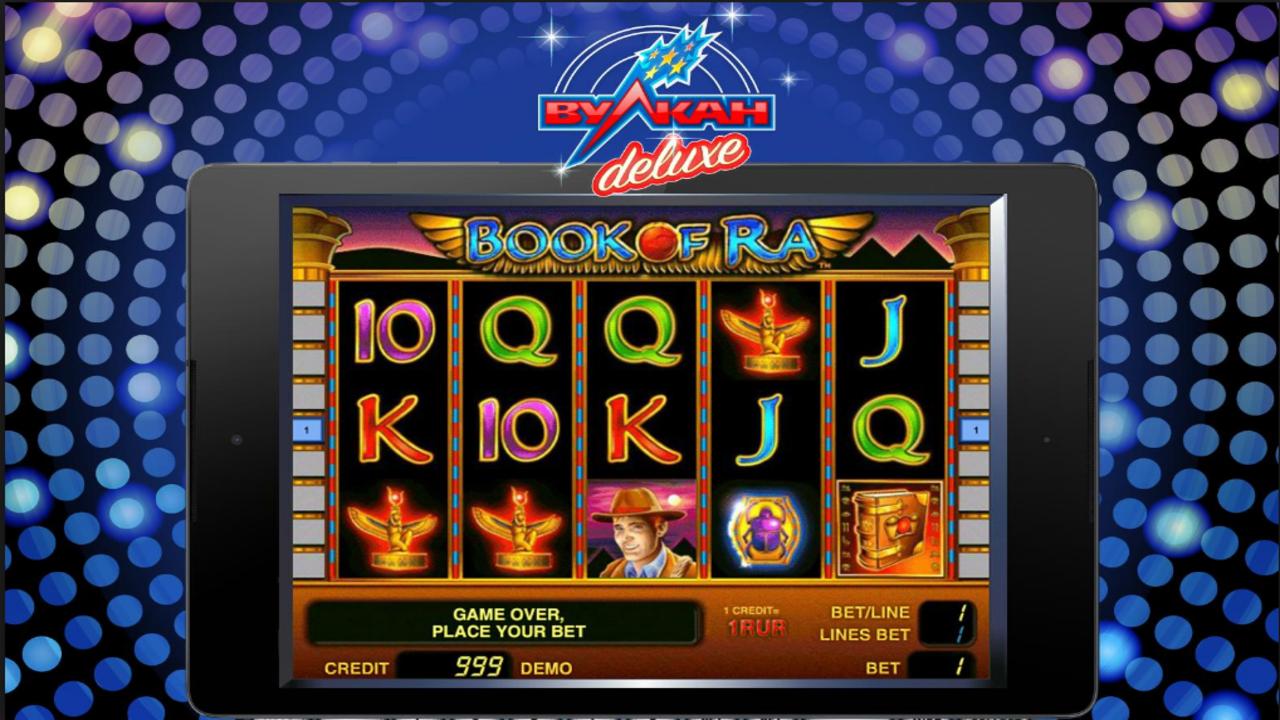This screenshot has width=1280, height=720.
Task: Click the golden statue symbol on reel one
Action: pyautogui.click(x=391, y=530)
